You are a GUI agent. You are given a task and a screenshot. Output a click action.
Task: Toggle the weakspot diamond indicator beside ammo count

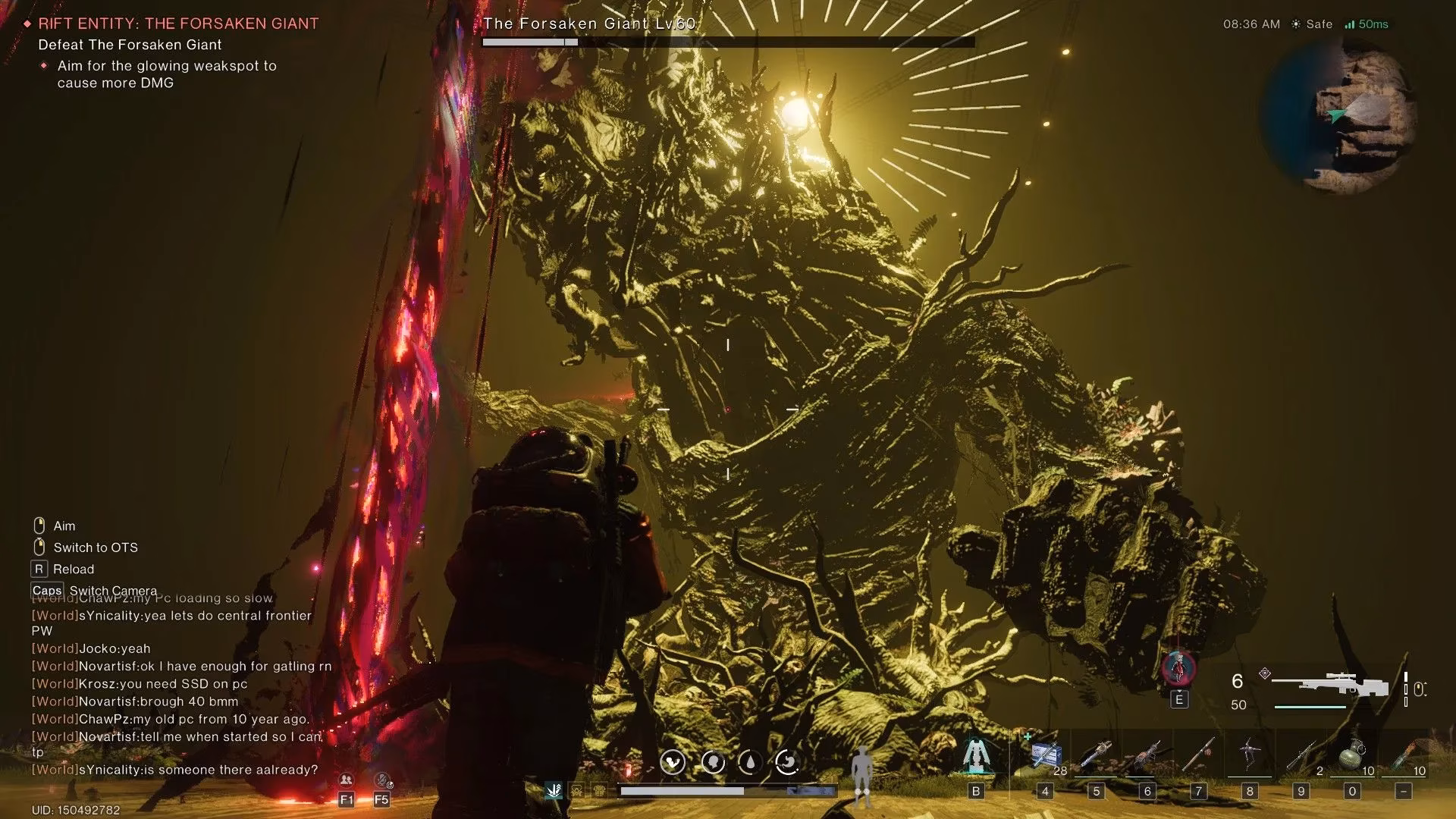click(x=1264, y=674)
